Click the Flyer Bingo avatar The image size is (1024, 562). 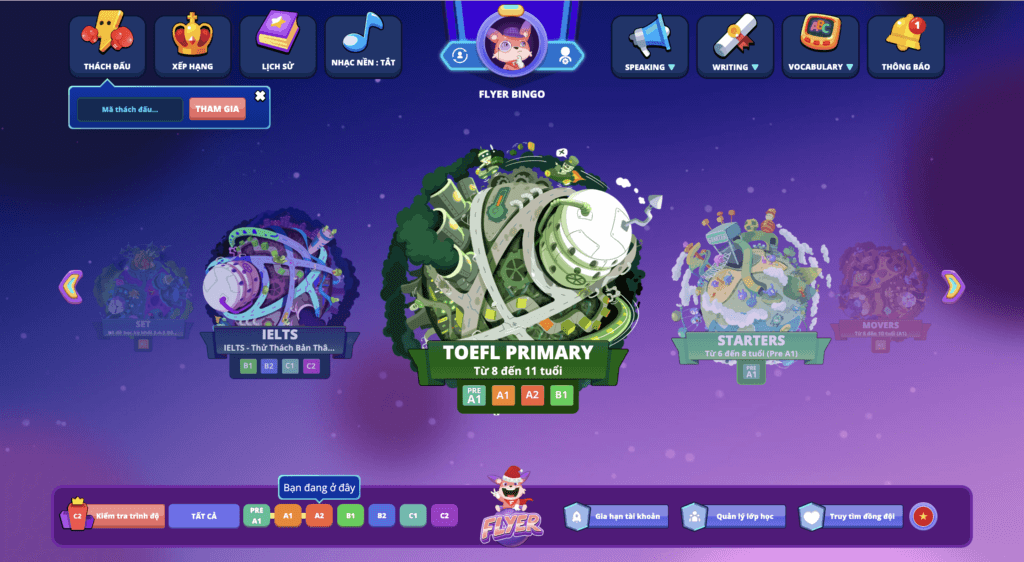point(511,43)
